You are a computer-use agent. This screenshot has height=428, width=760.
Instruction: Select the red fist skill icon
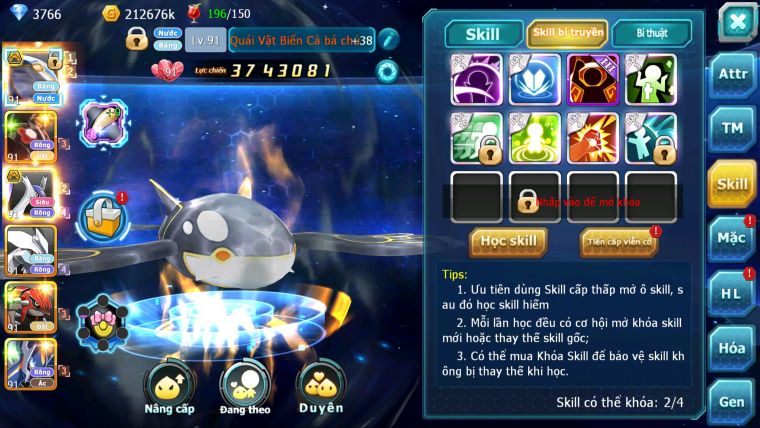coord(593,137)
